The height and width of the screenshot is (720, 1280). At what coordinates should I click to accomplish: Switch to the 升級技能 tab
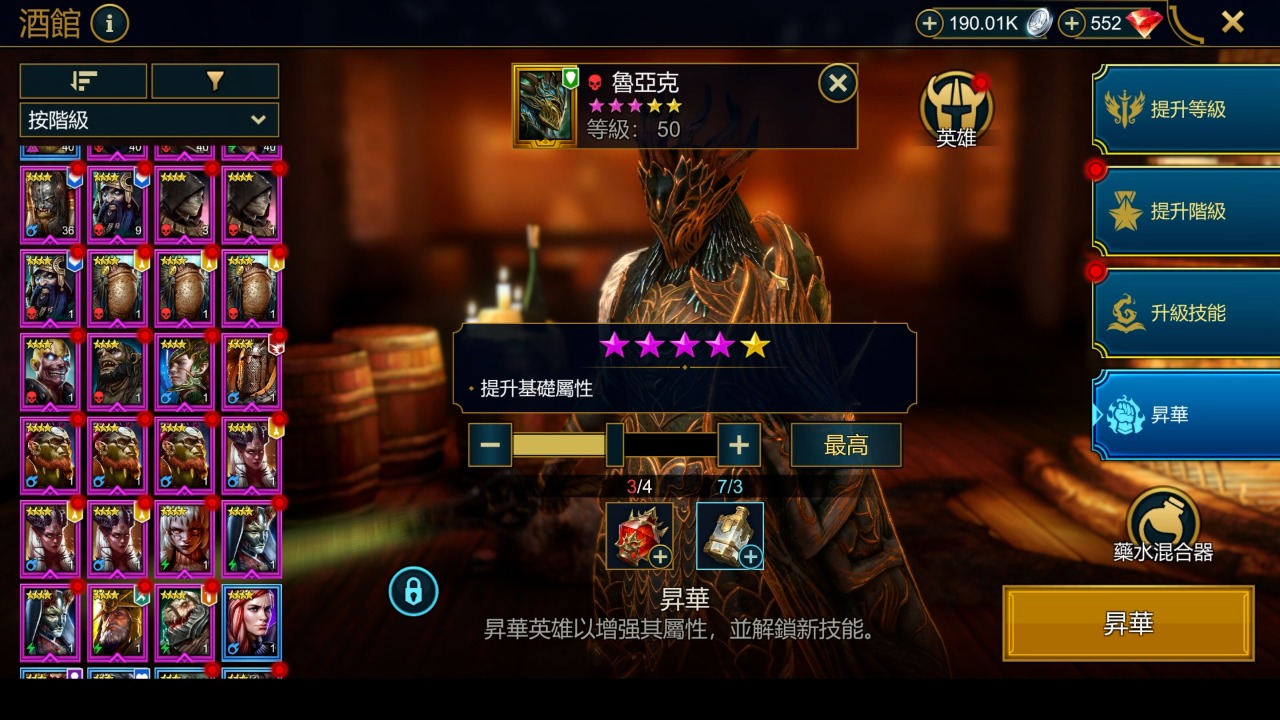tap(1186, 313)
